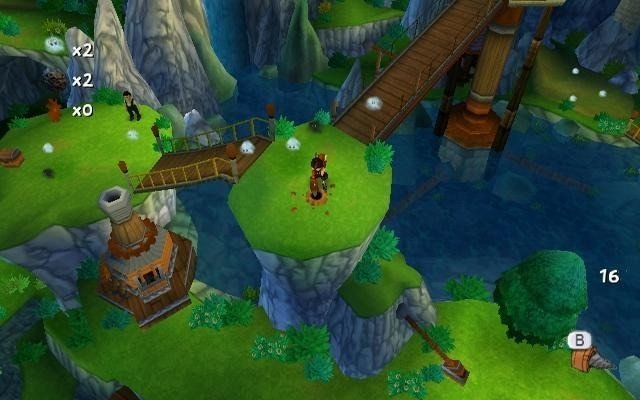The height and width of the screenshot is (400, 640).
Task: Click the white fluffy creature counter icon
Action: click(54, 46)
